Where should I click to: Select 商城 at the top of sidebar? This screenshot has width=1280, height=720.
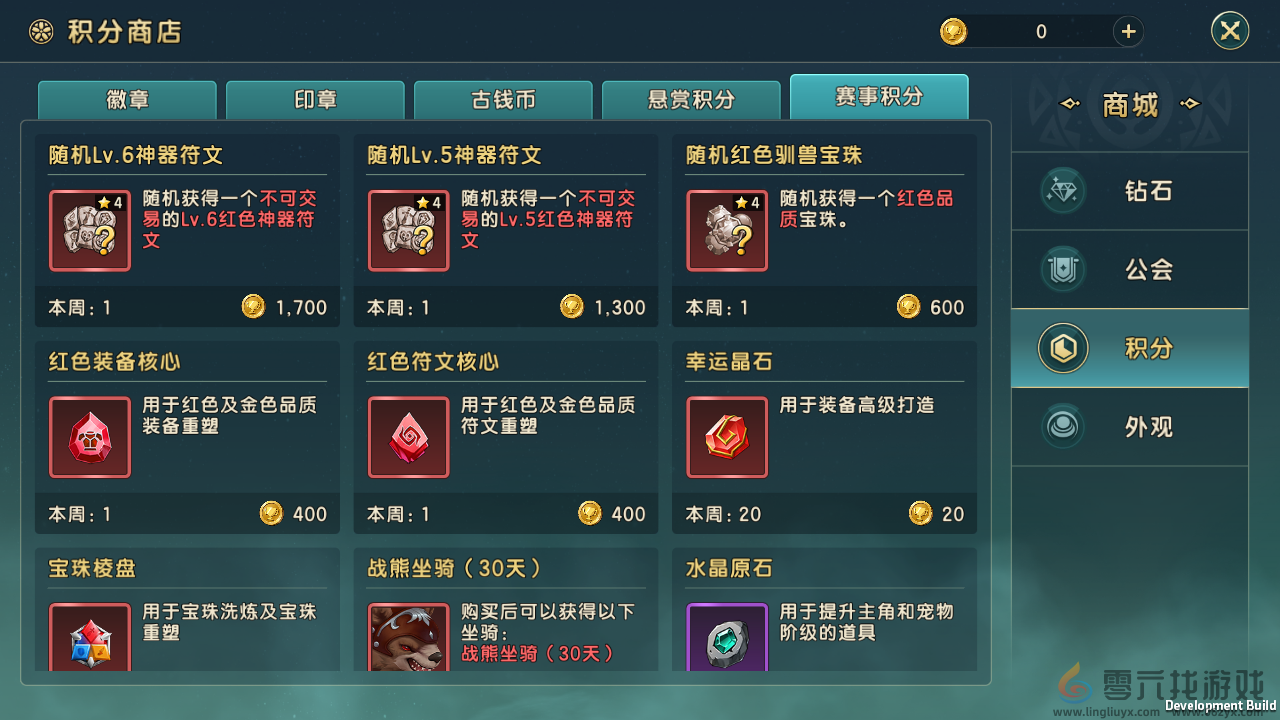click(1129, 105)
